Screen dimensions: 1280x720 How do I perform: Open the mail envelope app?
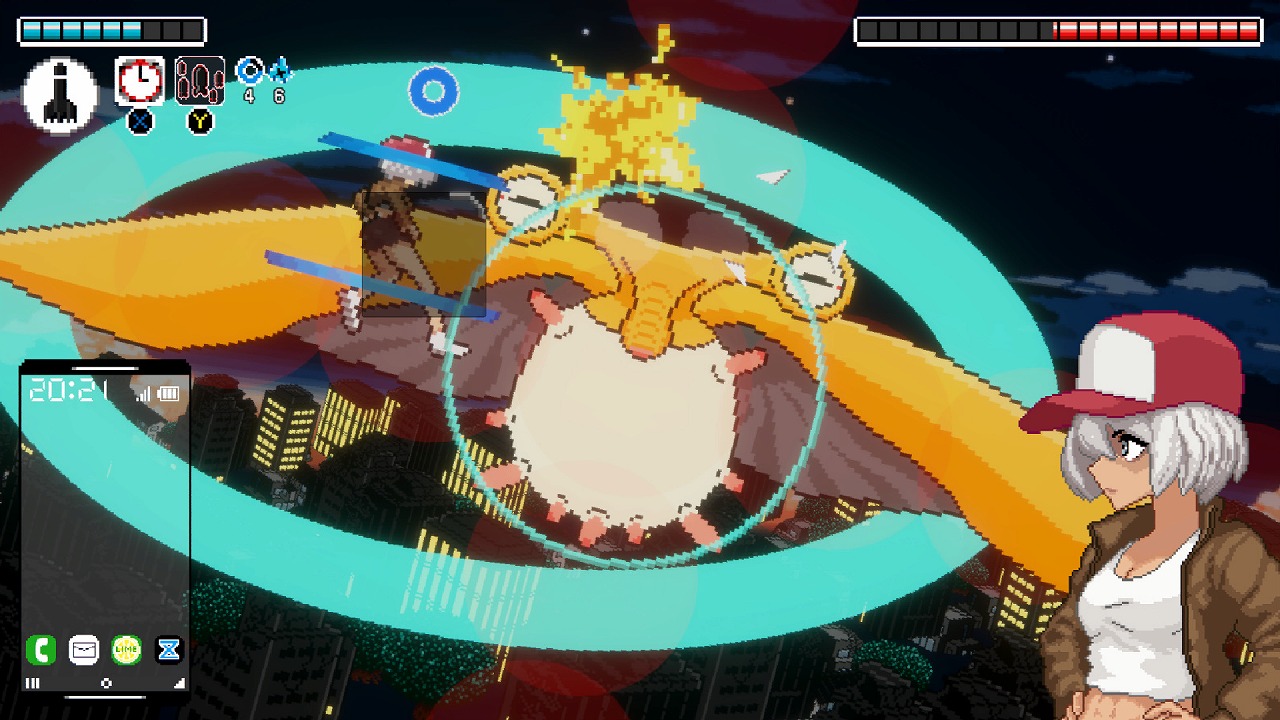click(84, 650)
